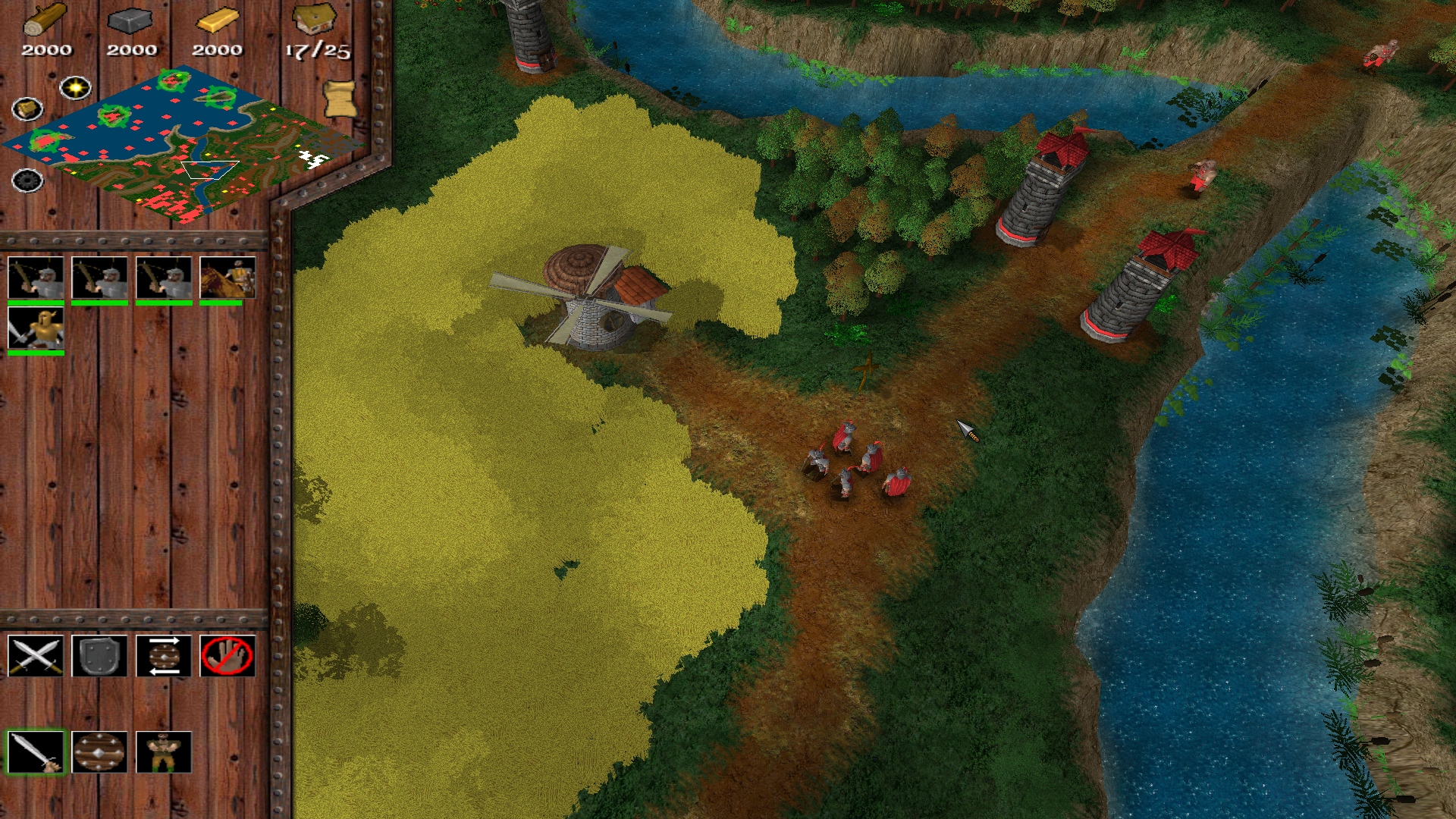Click the knight's green health bar
Image resolution: width=1456 pixels, height=819 pixels.
[34, 354]
